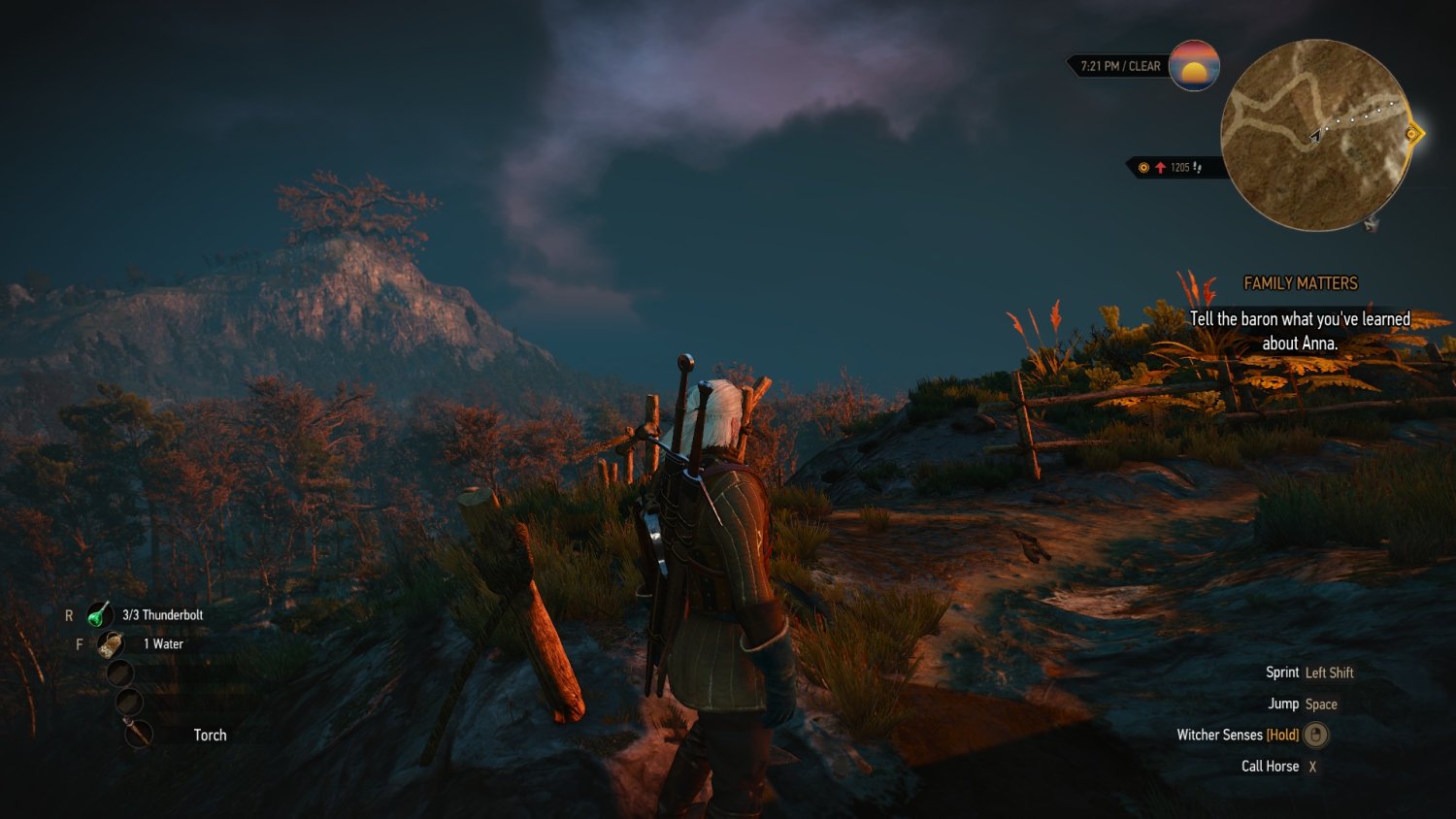This screenshot has width=1456, height=819.
Task: Click the orange objective marker circle icon
Action: coord(1143,167)
